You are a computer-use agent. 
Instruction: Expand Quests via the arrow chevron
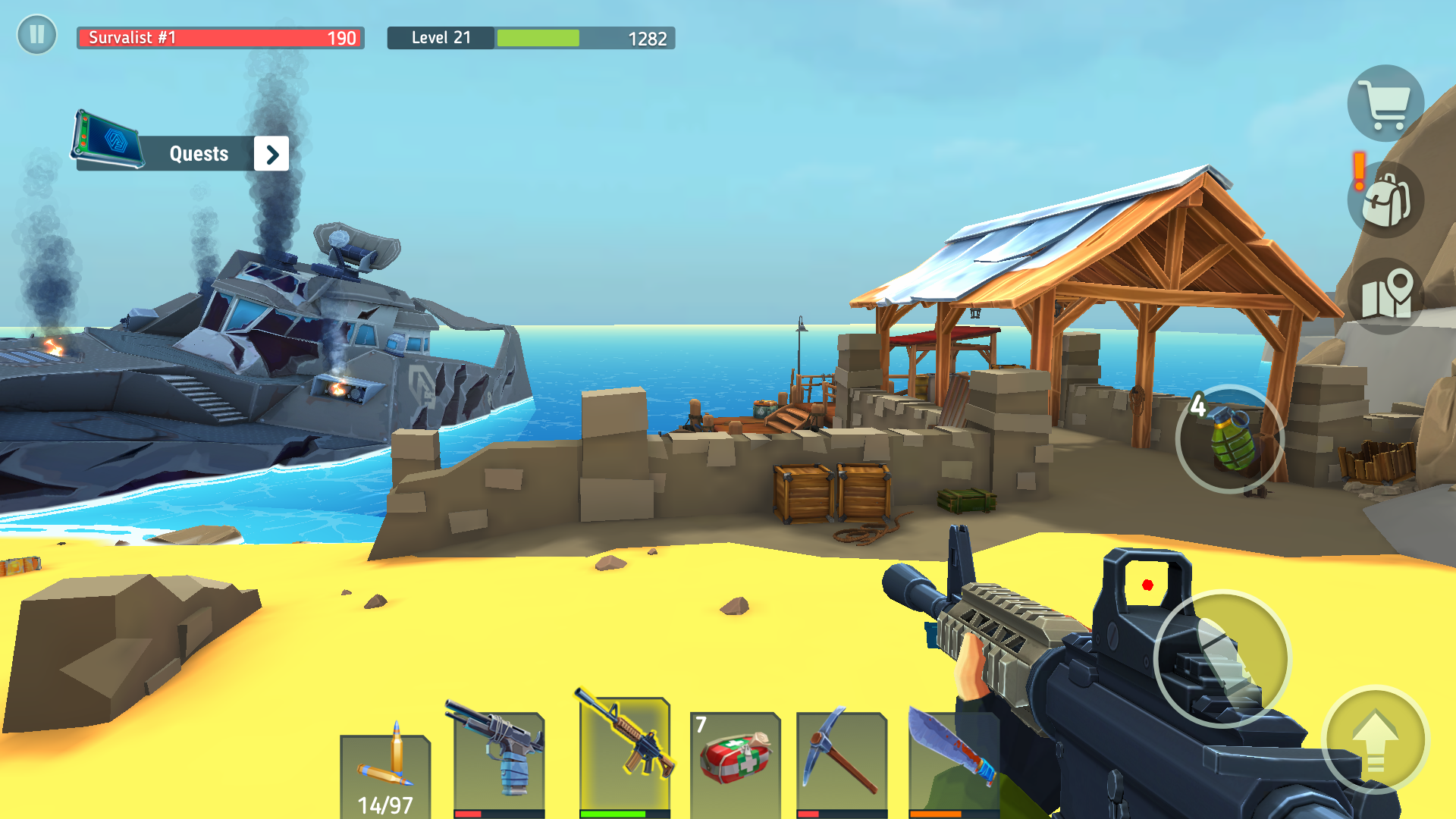click(x=271, y=153)
